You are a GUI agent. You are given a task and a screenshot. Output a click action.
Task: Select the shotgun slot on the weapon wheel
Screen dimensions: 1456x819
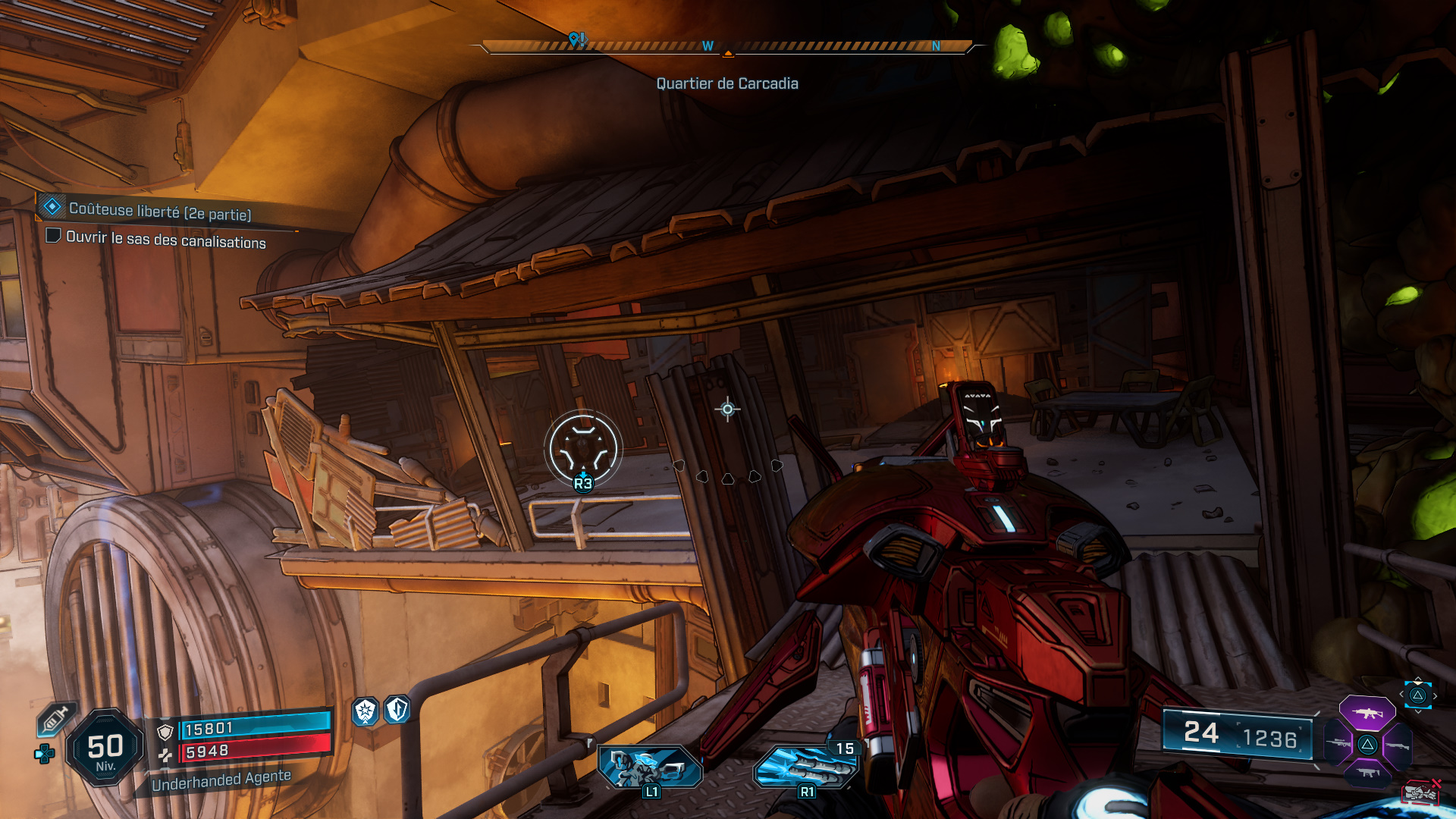[x=1398, y=745]
